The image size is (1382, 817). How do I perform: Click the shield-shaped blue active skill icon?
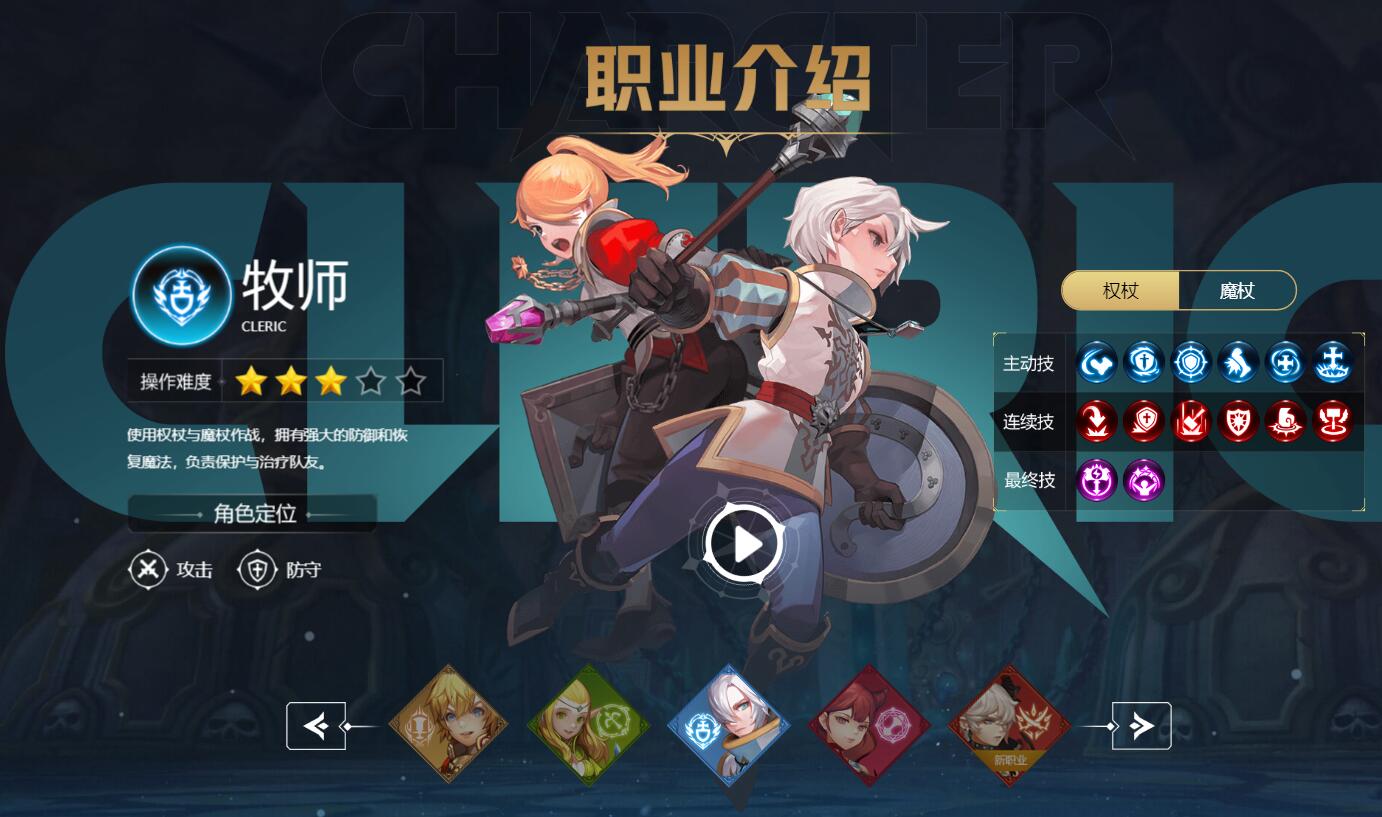click(x=1190, y=363)
